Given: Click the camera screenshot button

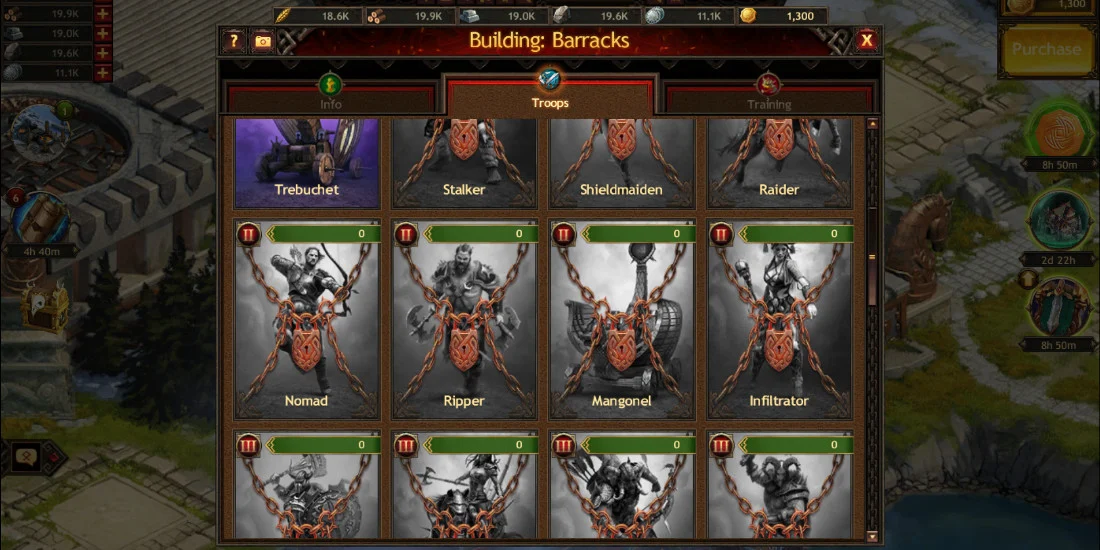Looking at the screenshot, I should [x=262, y=41].
